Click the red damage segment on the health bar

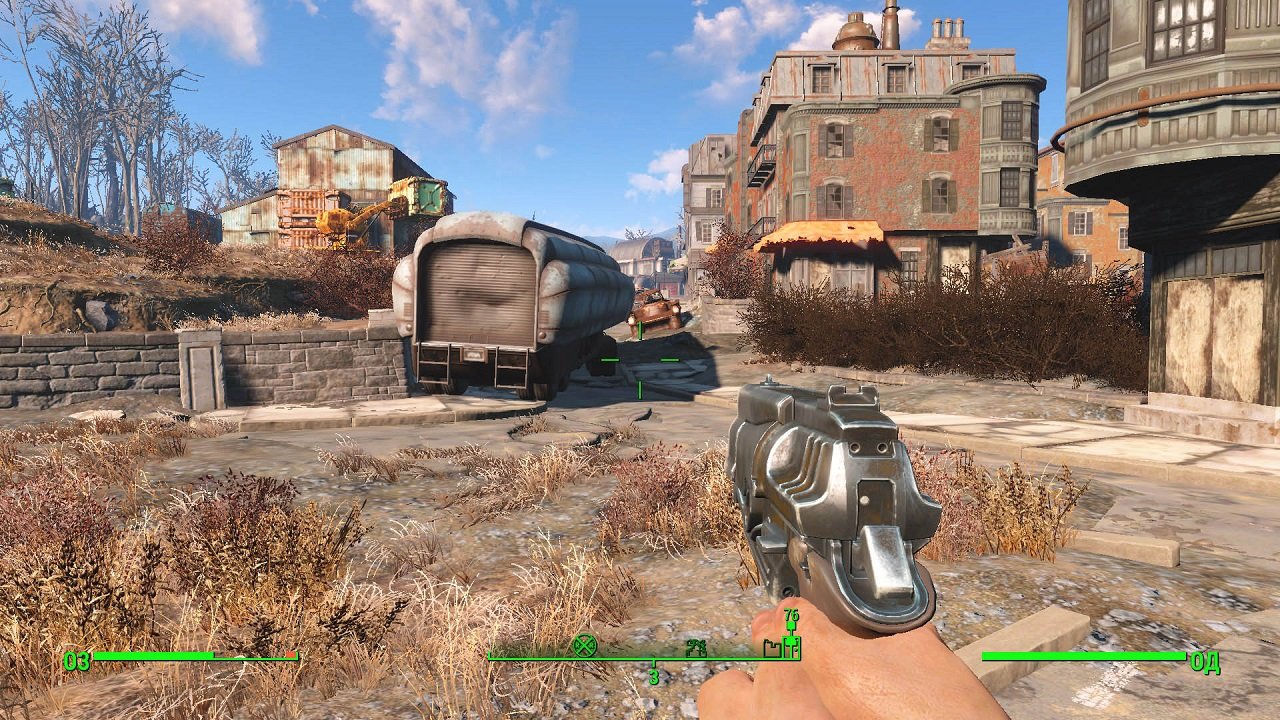click(291, 656)
